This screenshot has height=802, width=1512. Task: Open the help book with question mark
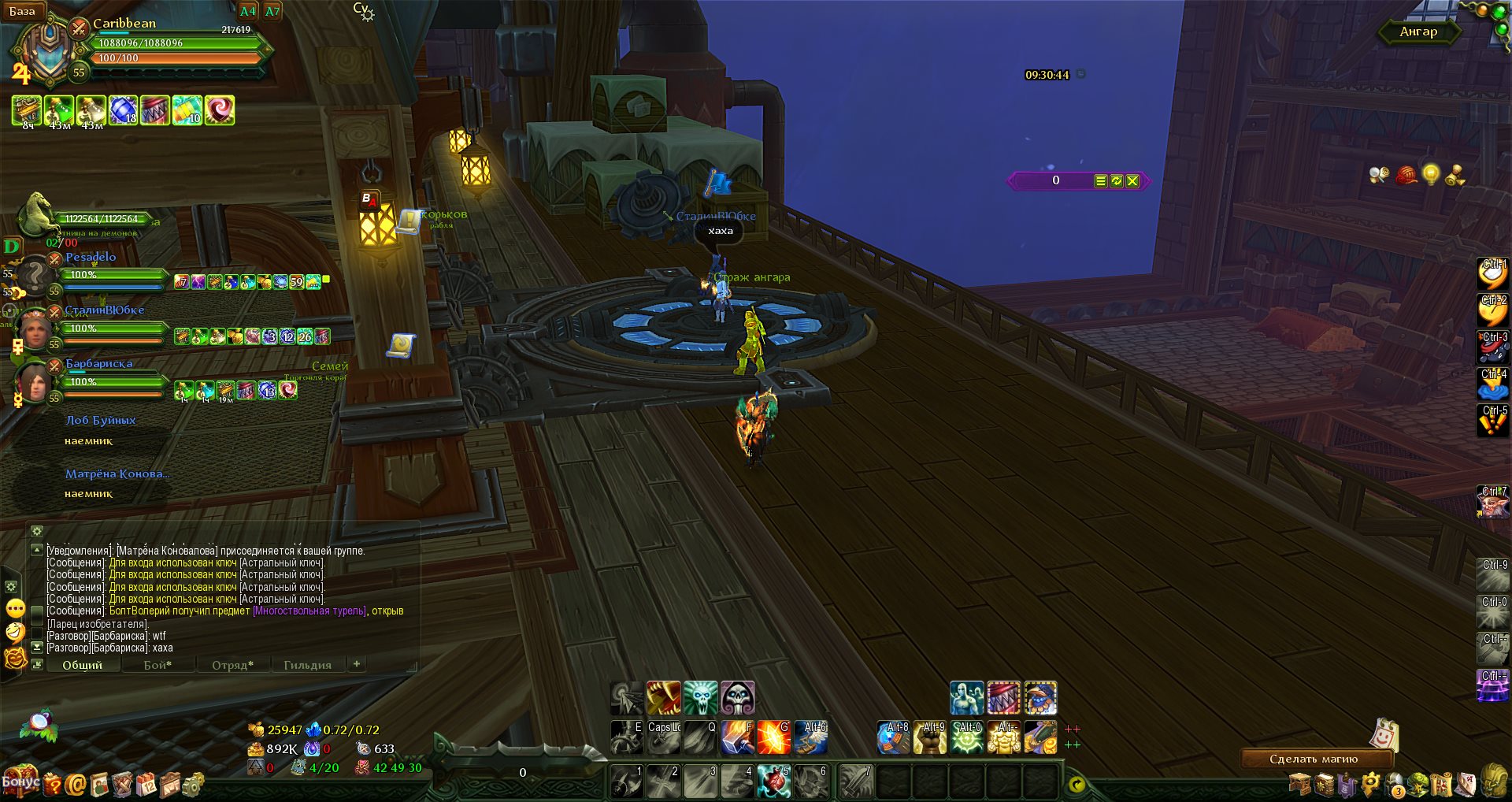pos(52,784)
